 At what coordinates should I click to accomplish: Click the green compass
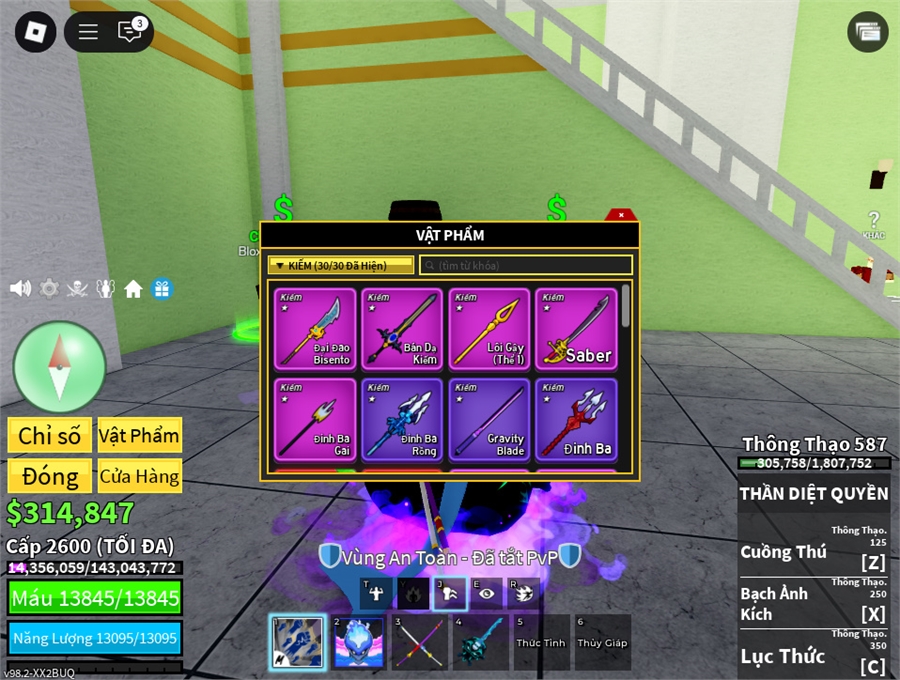point(60,367)
